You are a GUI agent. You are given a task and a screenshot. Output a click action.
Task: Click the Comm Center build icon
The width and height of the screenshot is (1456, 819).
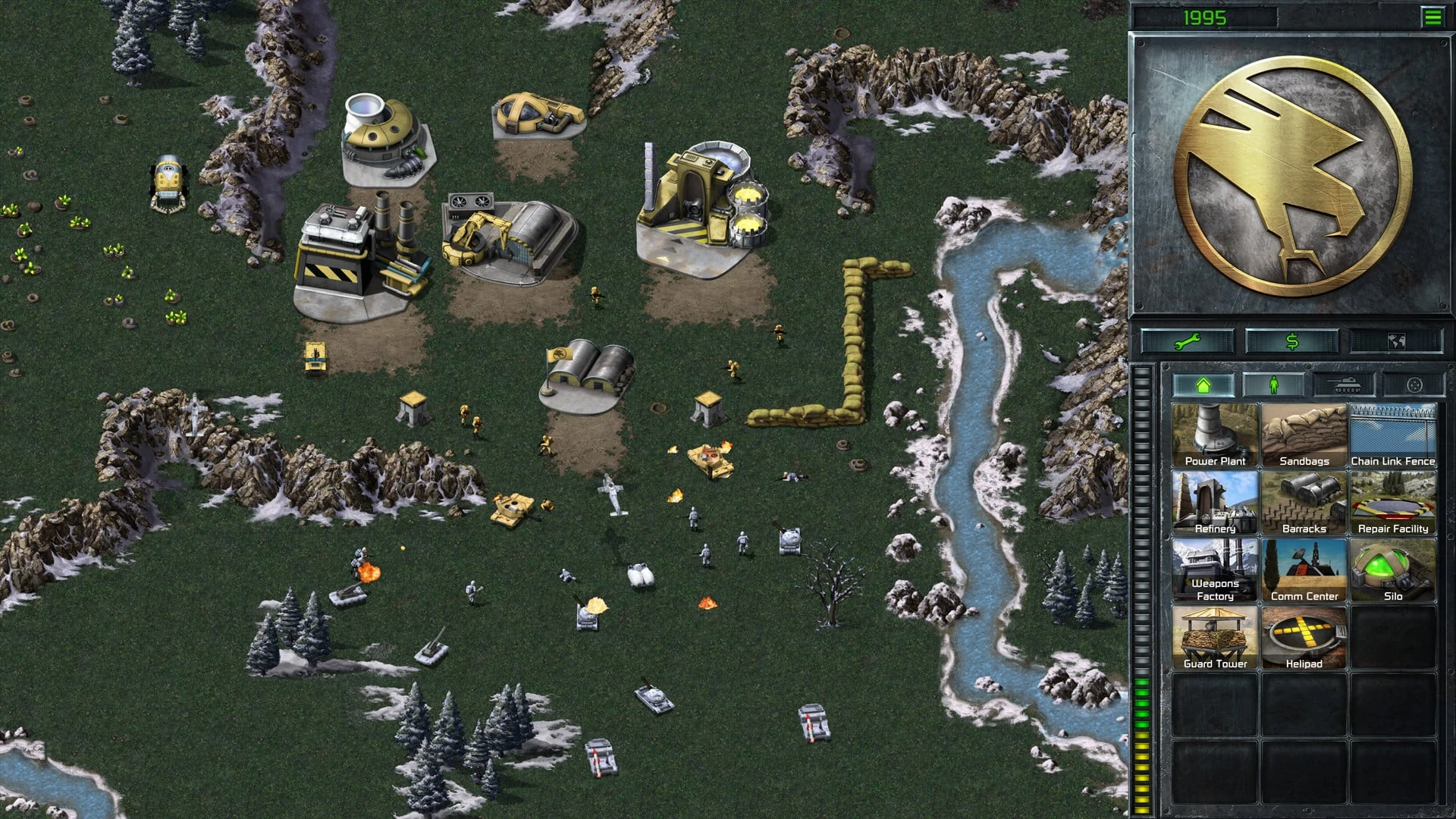(1304, 569)
